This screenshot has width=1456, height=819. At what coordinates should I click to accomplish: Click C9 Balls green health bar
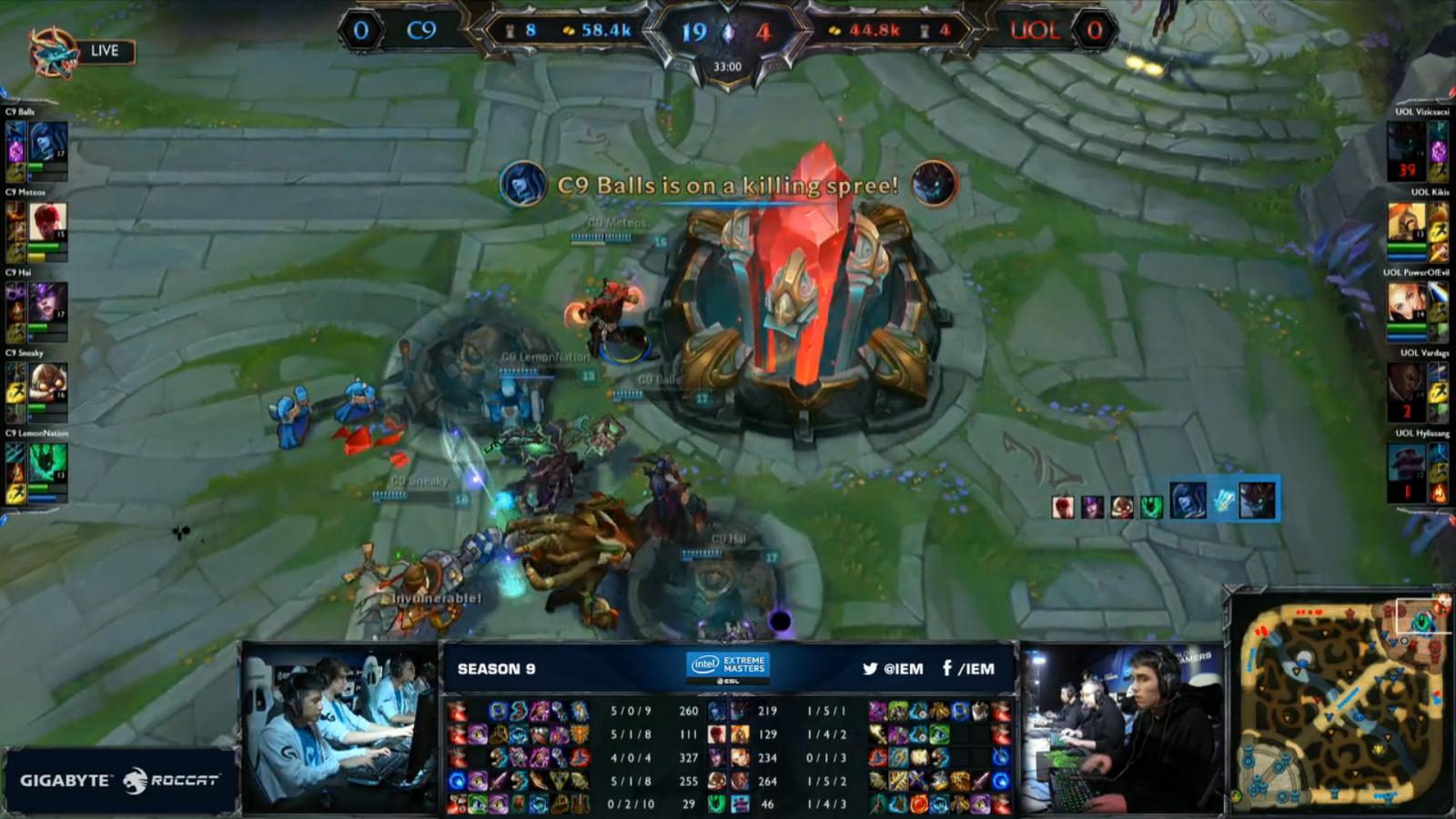pos(35,168)
